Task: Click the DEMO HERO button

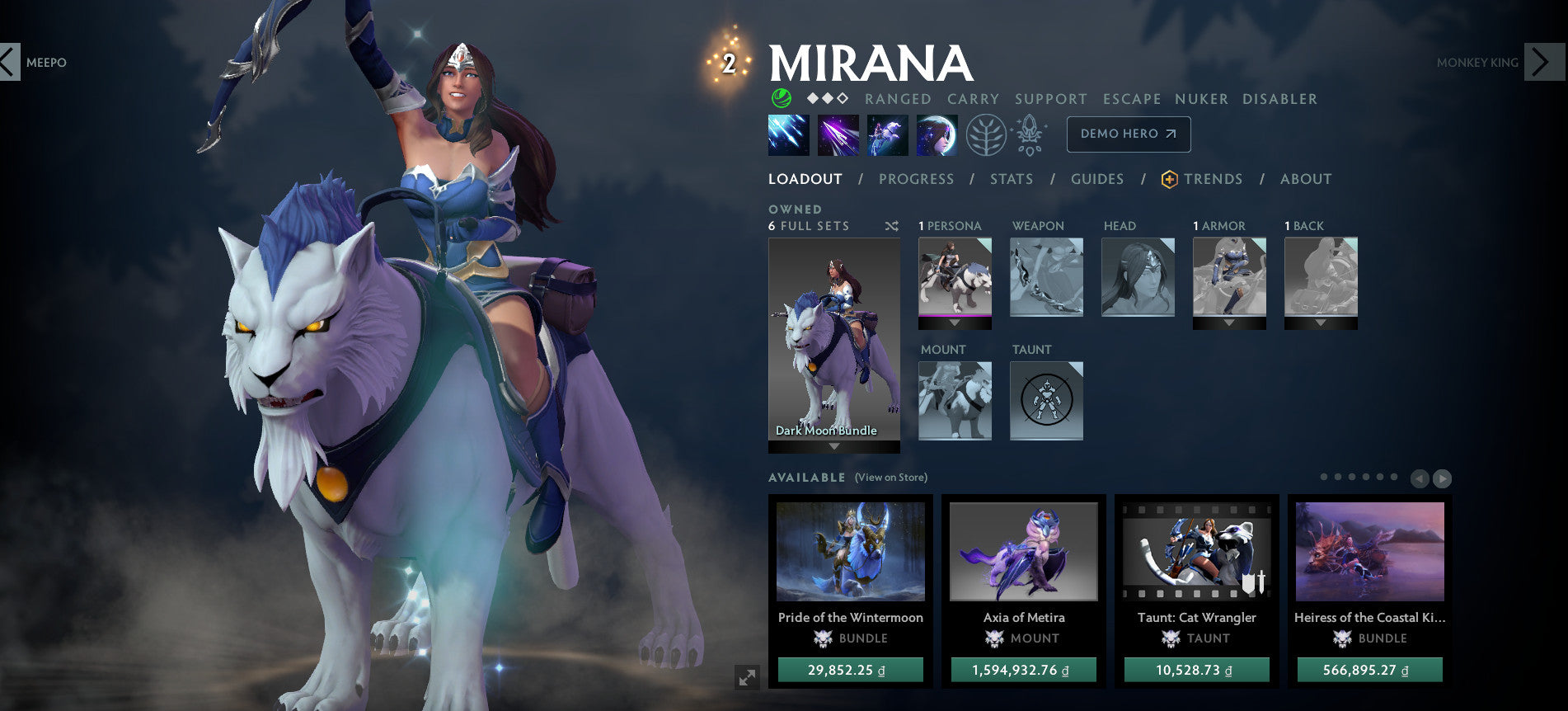Action: [x=1129, y=134]
